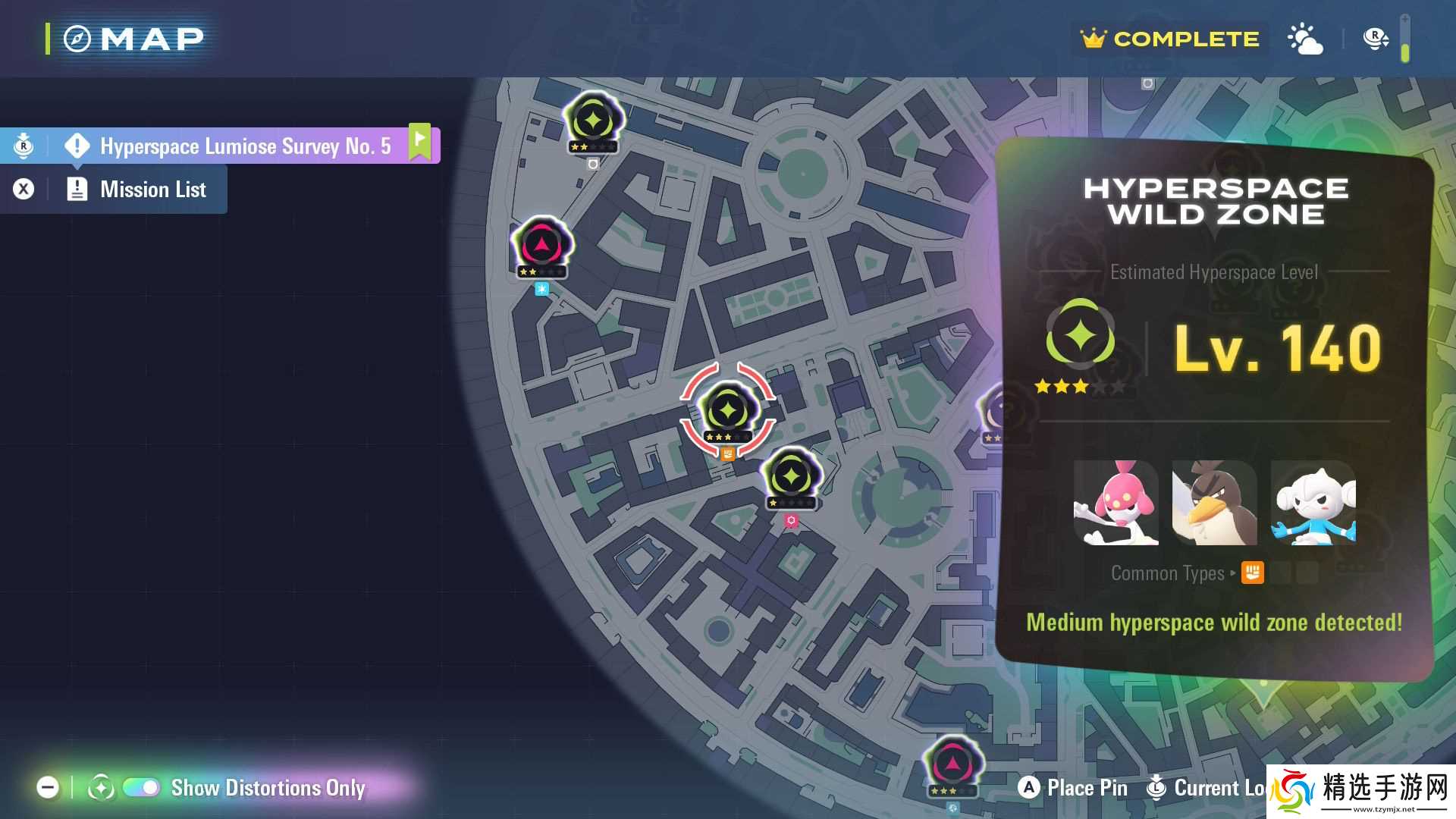The height and width of the screenshot is (819, 1456).
Task: Choose the two-star red distortion marker
Action: (541, 246)
